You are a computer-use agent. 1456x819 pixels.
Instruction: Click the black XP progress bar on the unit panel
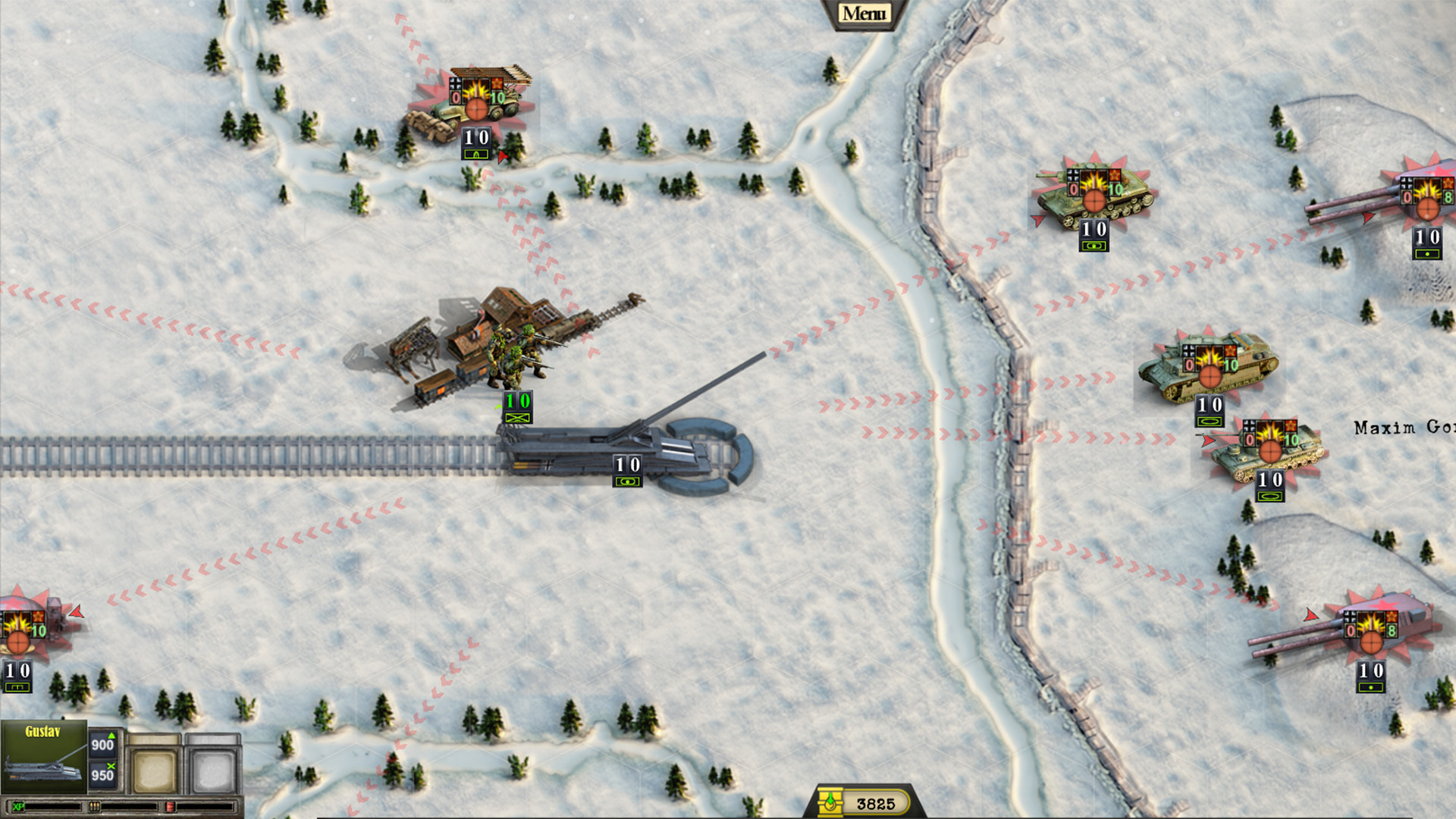click(52, 806)
